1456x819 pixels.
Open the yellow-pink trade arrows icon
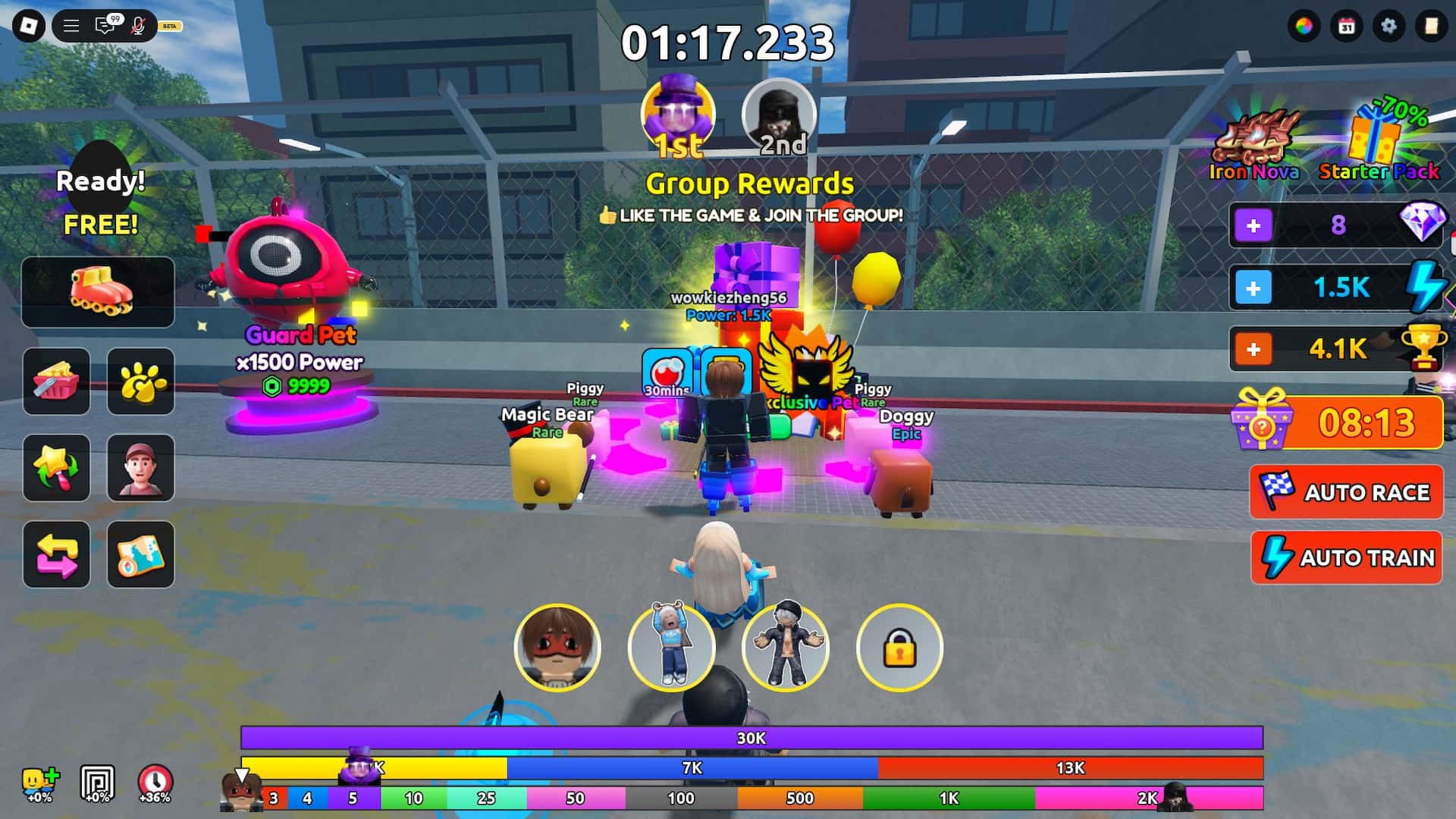click(x=56, y=555)
